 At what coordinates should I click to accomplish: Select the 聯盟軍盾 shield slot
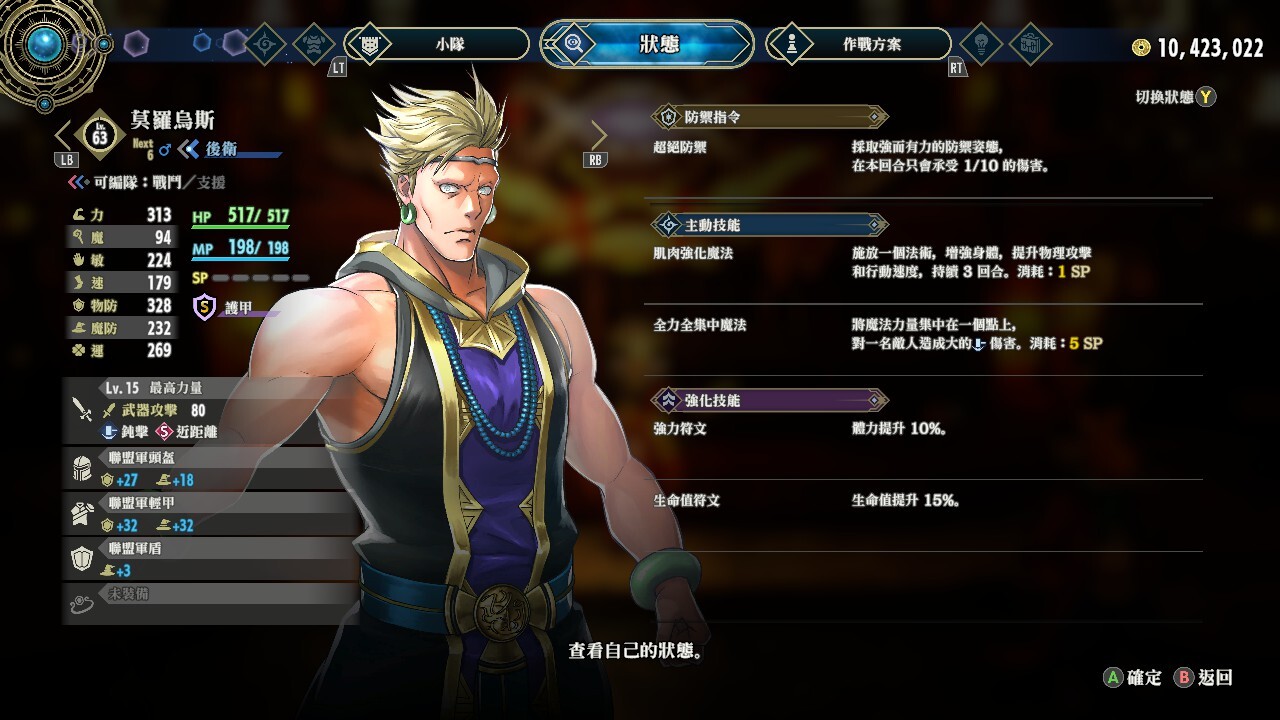(x=200, y=559)
